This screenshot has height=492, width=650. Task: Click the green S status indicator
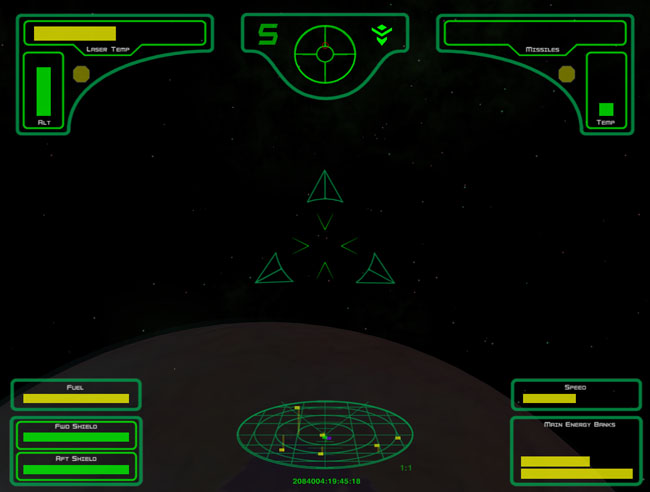coord(267,35)
